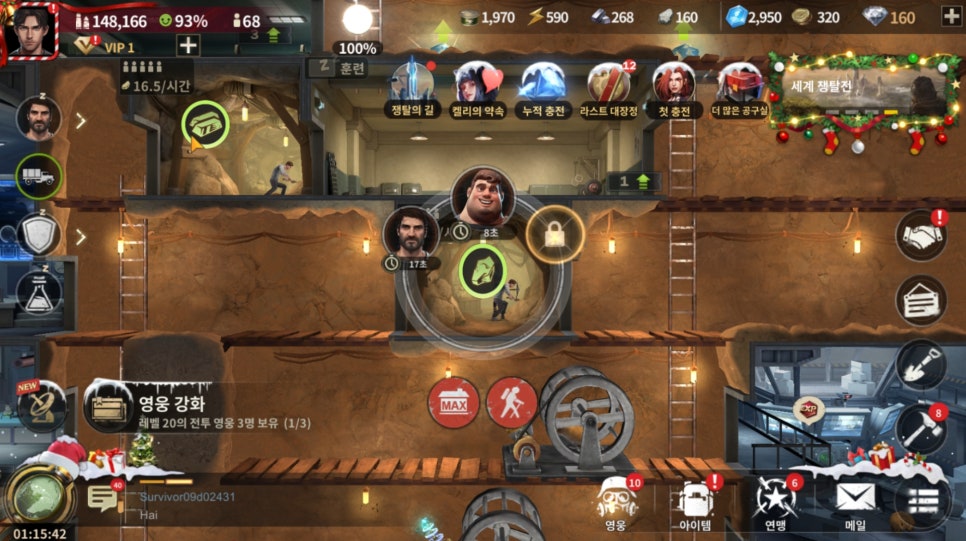Open the player avatar profile
Screen dimensions: 966x541
(31, 29)
